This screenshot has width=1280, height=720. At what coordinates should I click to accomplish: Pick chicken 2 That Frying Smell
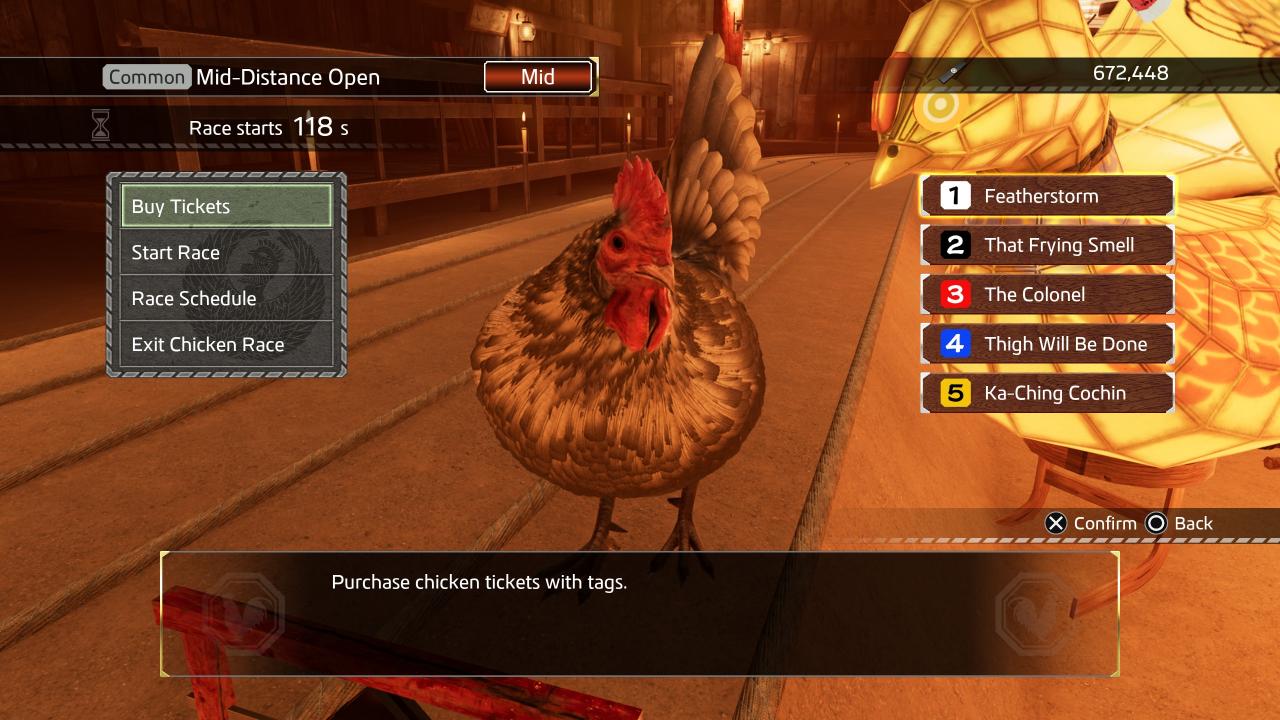tap(1046, 245)
